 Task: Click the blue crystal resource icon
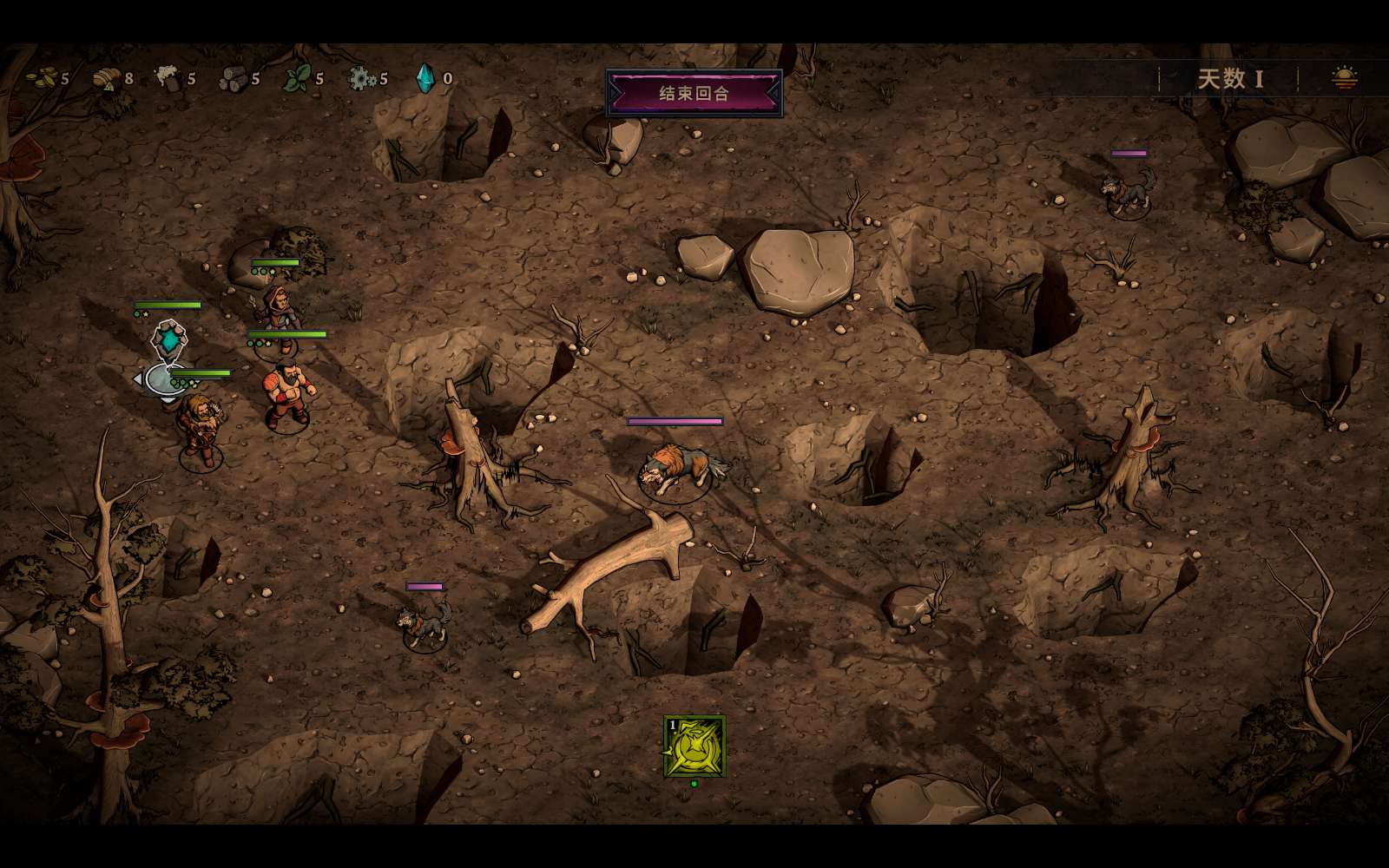(424, 79)
